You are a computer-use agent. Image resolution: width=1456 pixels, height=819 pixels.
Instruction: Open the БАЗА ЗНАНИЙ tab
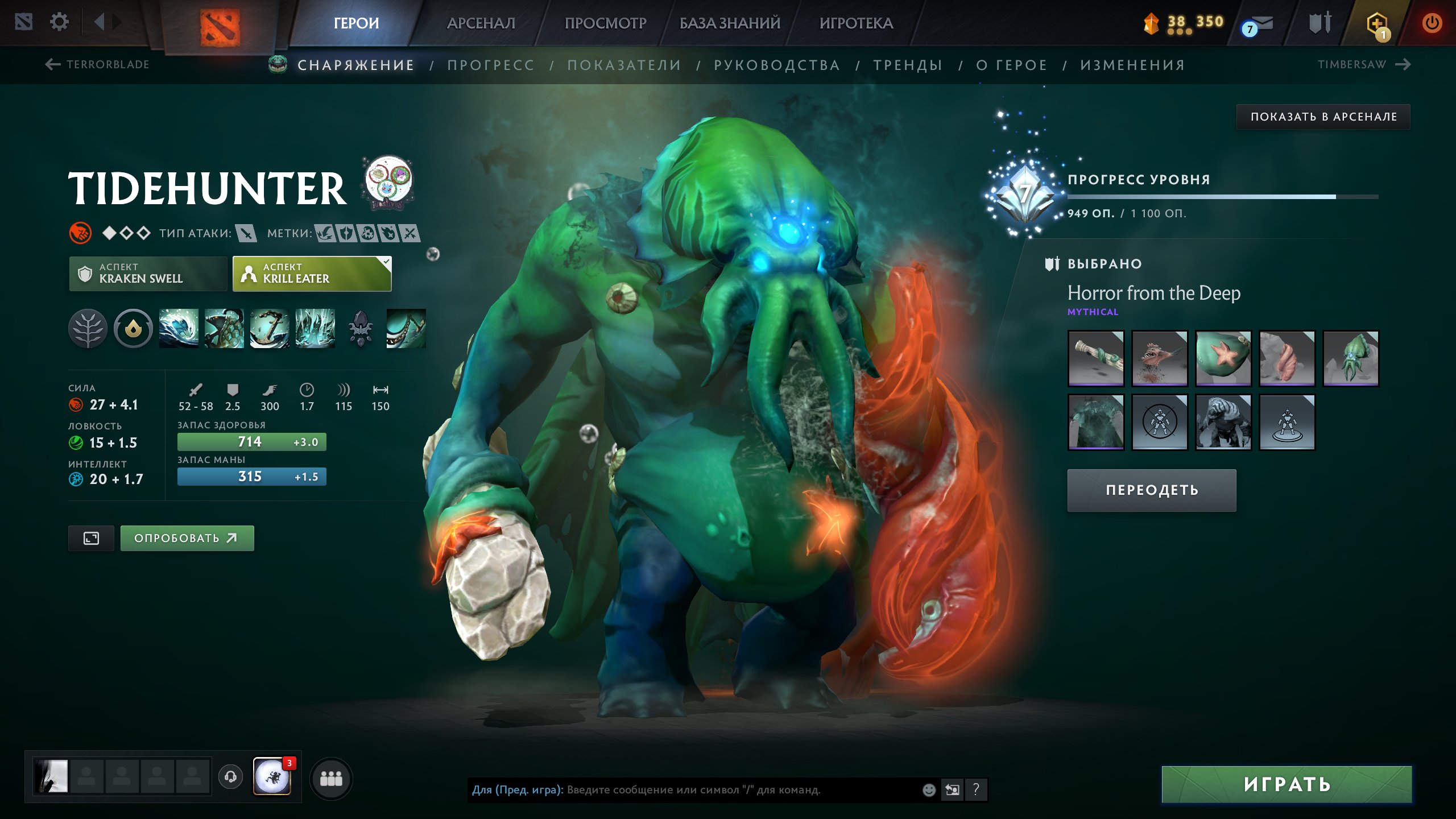(730, 23)
